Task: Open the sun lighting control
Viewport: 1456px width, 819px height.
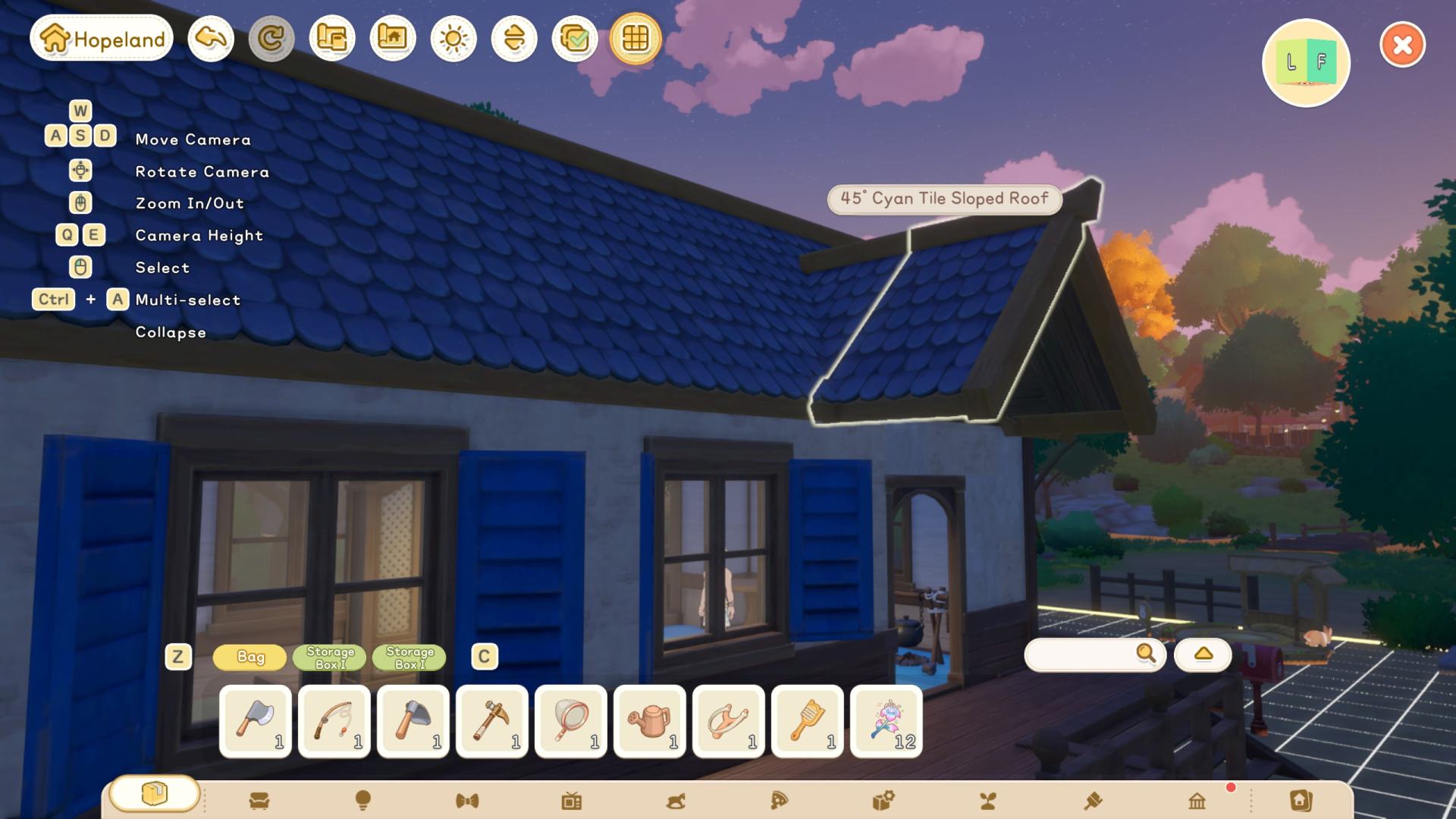Action: (453, 39)
